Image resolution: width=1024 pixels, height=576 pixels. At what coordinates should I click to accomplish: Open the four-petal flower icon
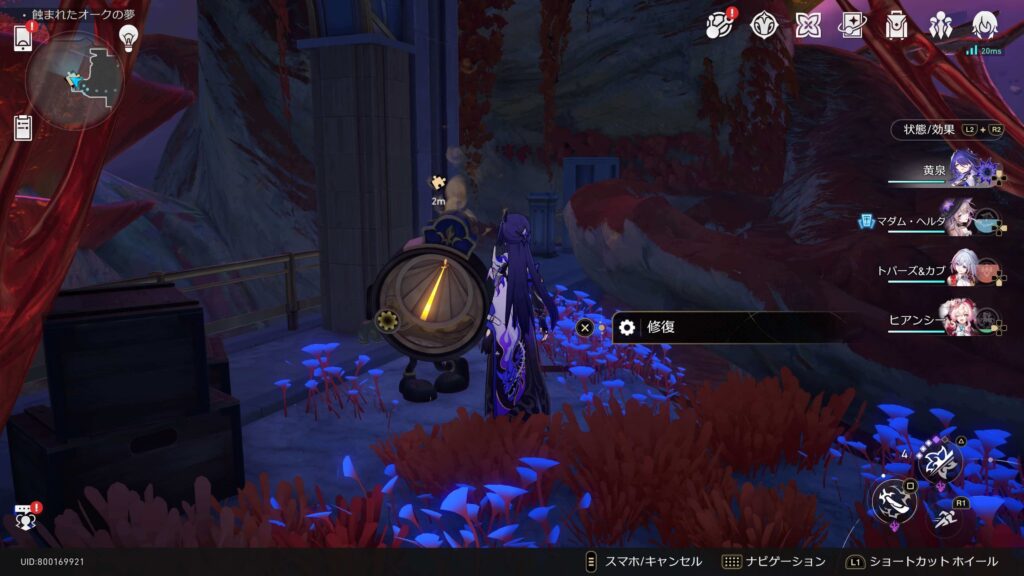click(808, 26)
